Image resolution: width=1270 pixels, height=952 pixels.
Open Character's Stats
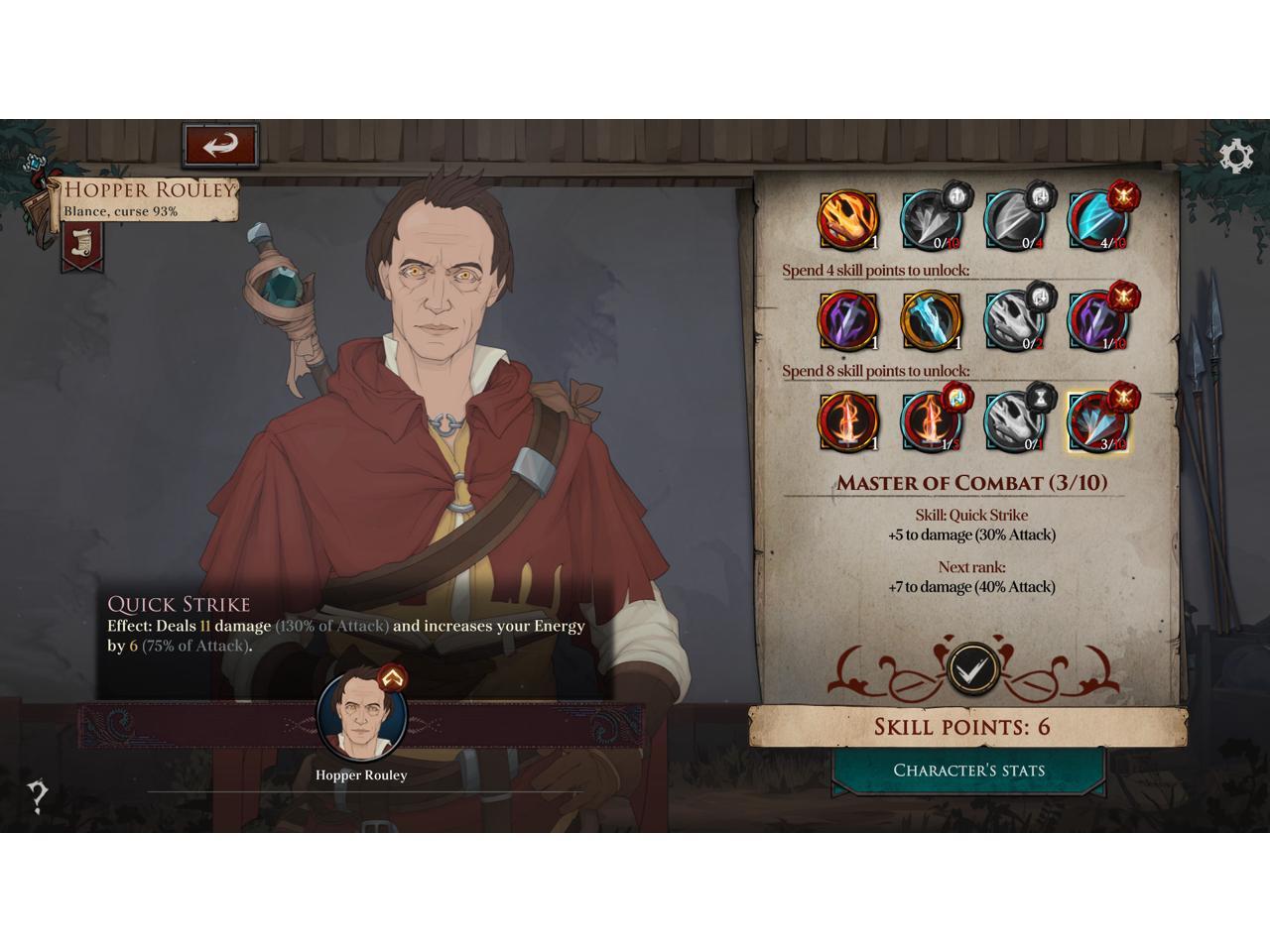pyautogui.click(x=968, y=771)
